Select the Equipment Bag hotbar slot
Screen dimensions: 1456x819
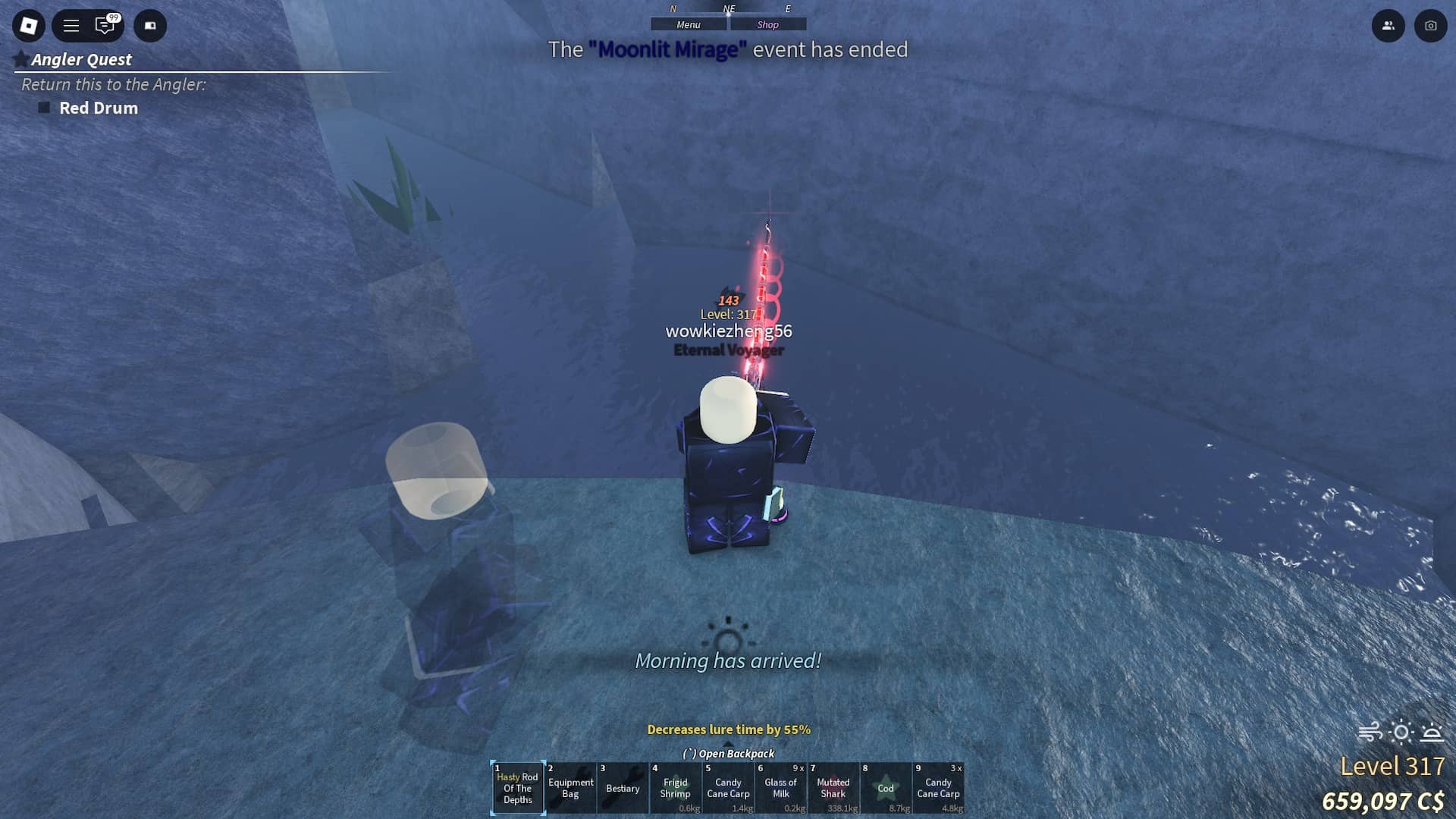570,789
